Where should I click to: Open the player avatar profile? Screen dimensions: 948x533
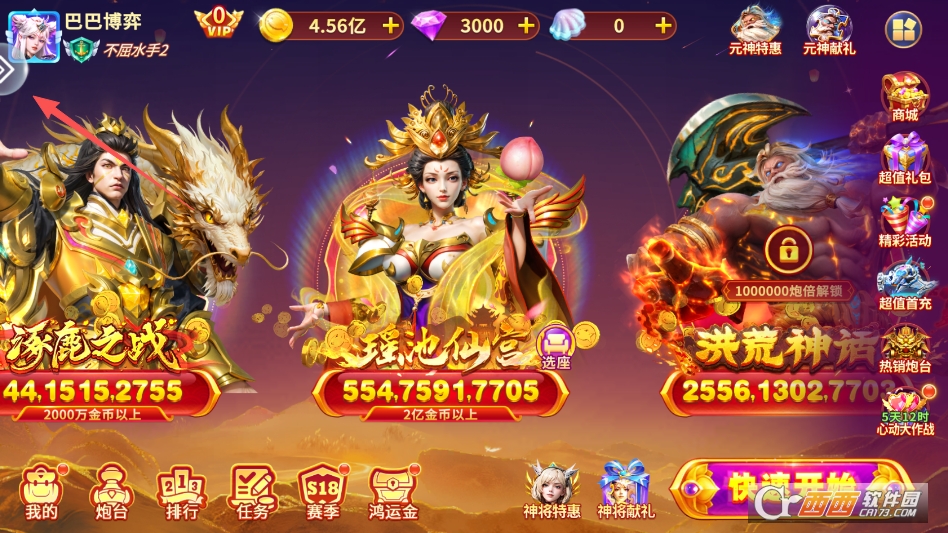(33, 37)
